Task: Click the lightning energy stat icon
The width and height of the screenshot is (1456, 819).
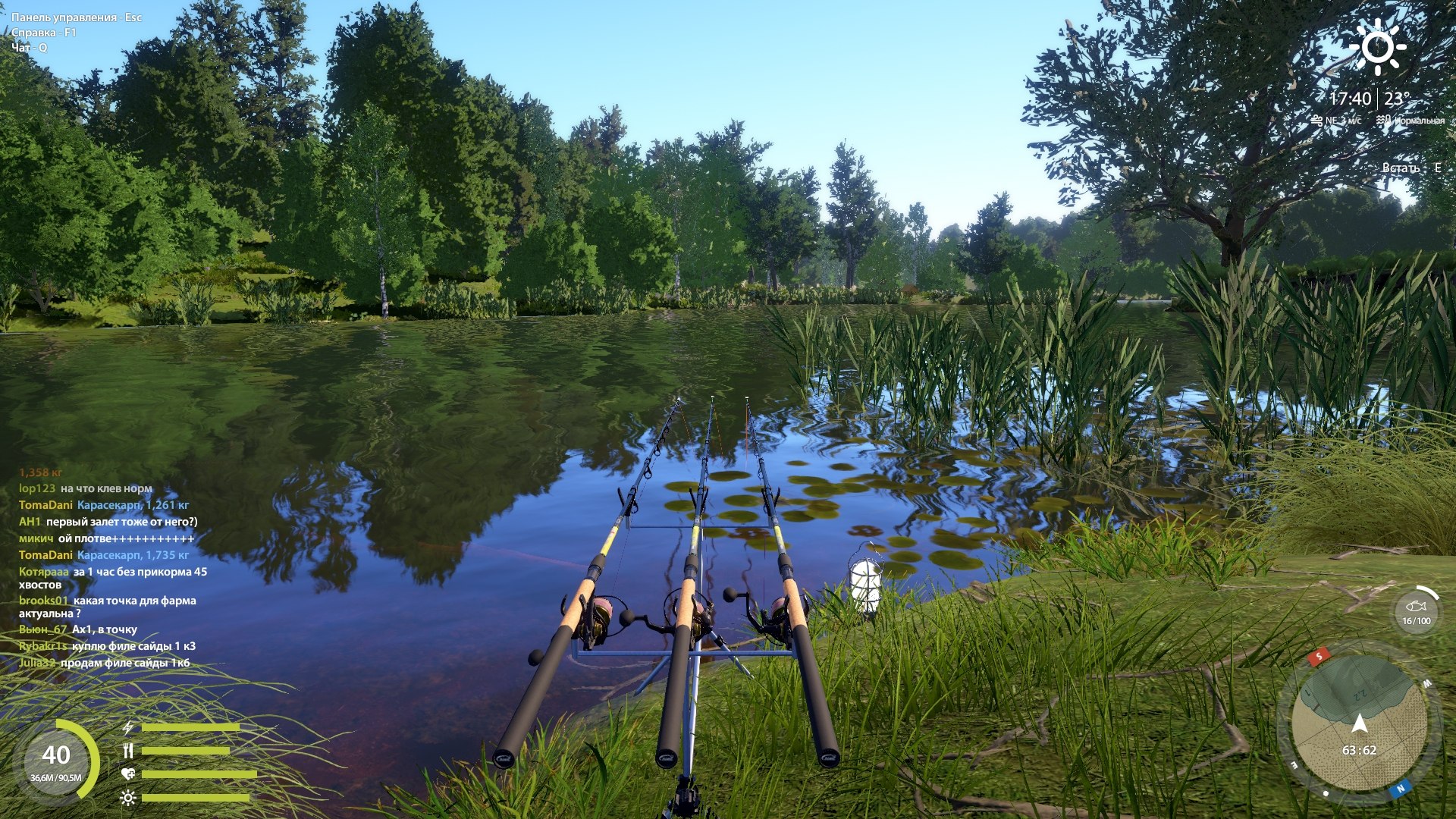Action: point(127,728)
